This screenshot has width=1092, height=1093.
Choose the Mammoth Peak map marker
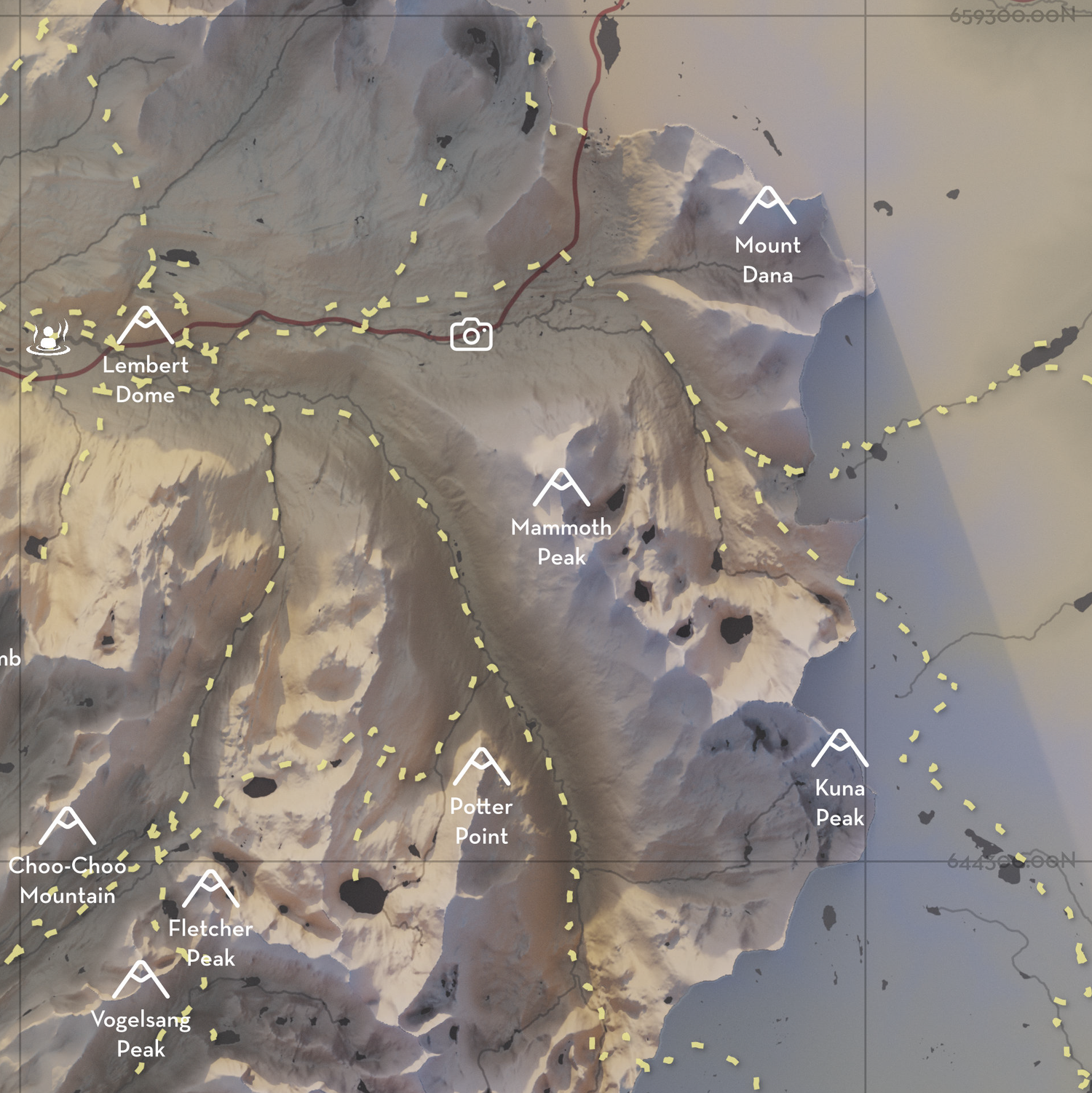pos(561,488)
